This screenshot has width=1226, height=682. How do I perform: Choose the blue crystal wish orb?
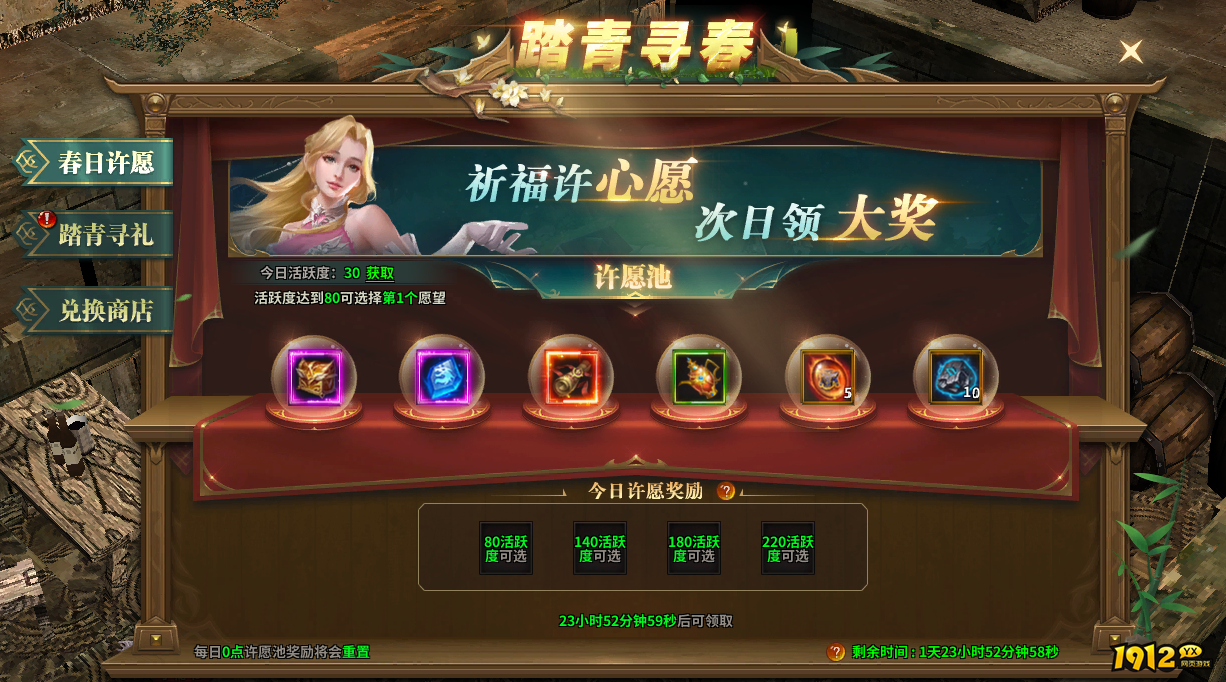pos(442,378)
